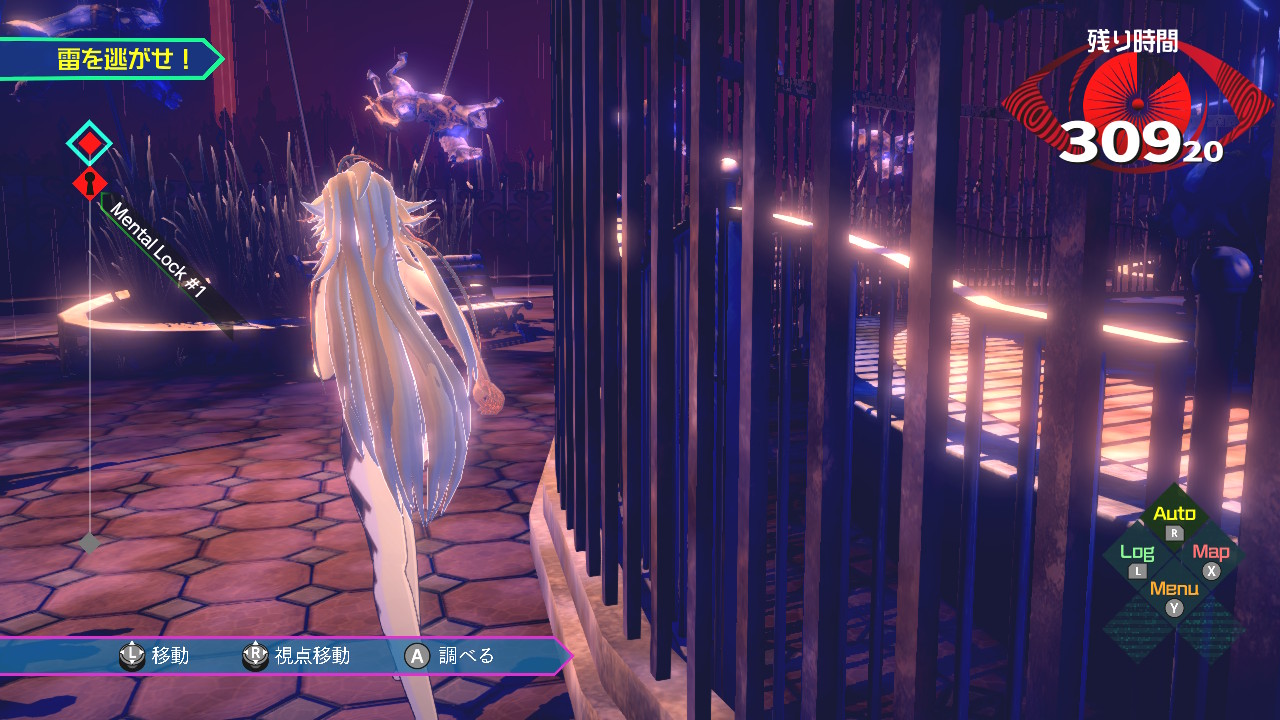Show the Map from the diamond menu
This screenshot has height=720, width=1280.
pos(1211,558)
